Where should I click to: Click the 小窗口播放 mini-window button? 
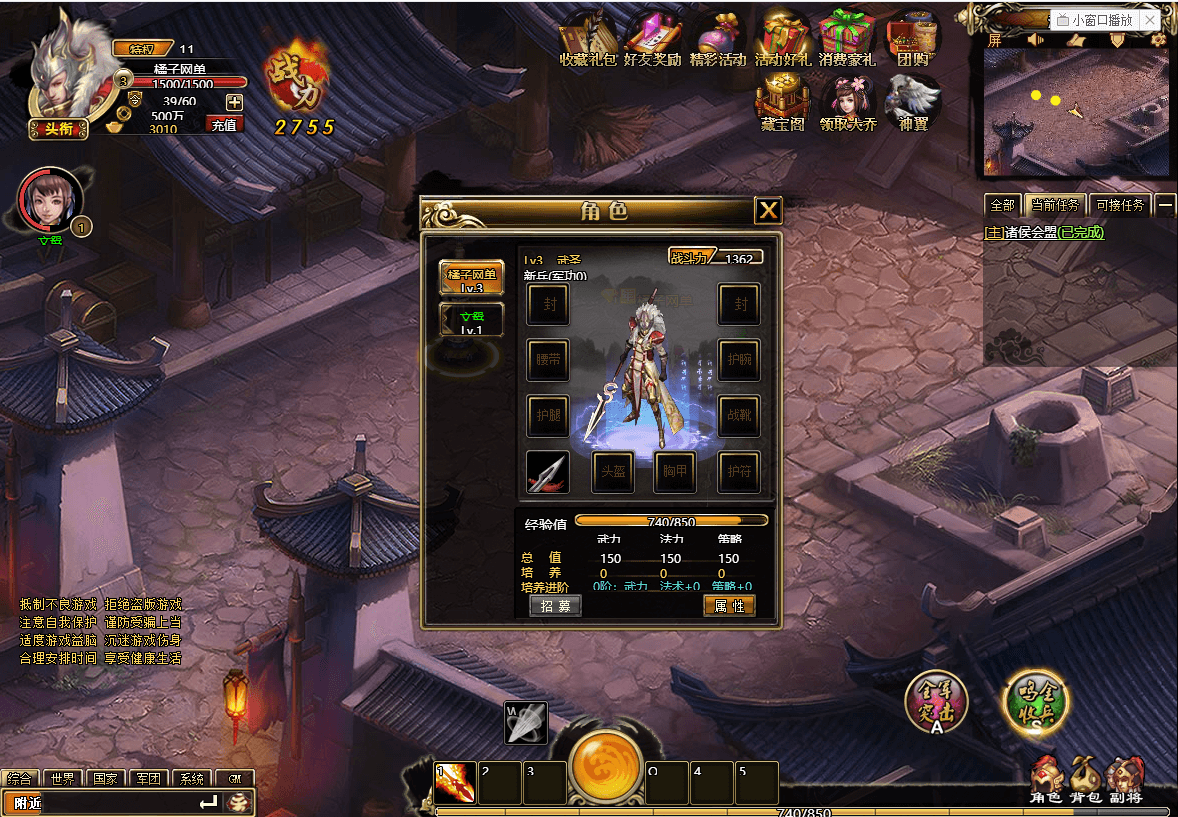pos(1101,20)
